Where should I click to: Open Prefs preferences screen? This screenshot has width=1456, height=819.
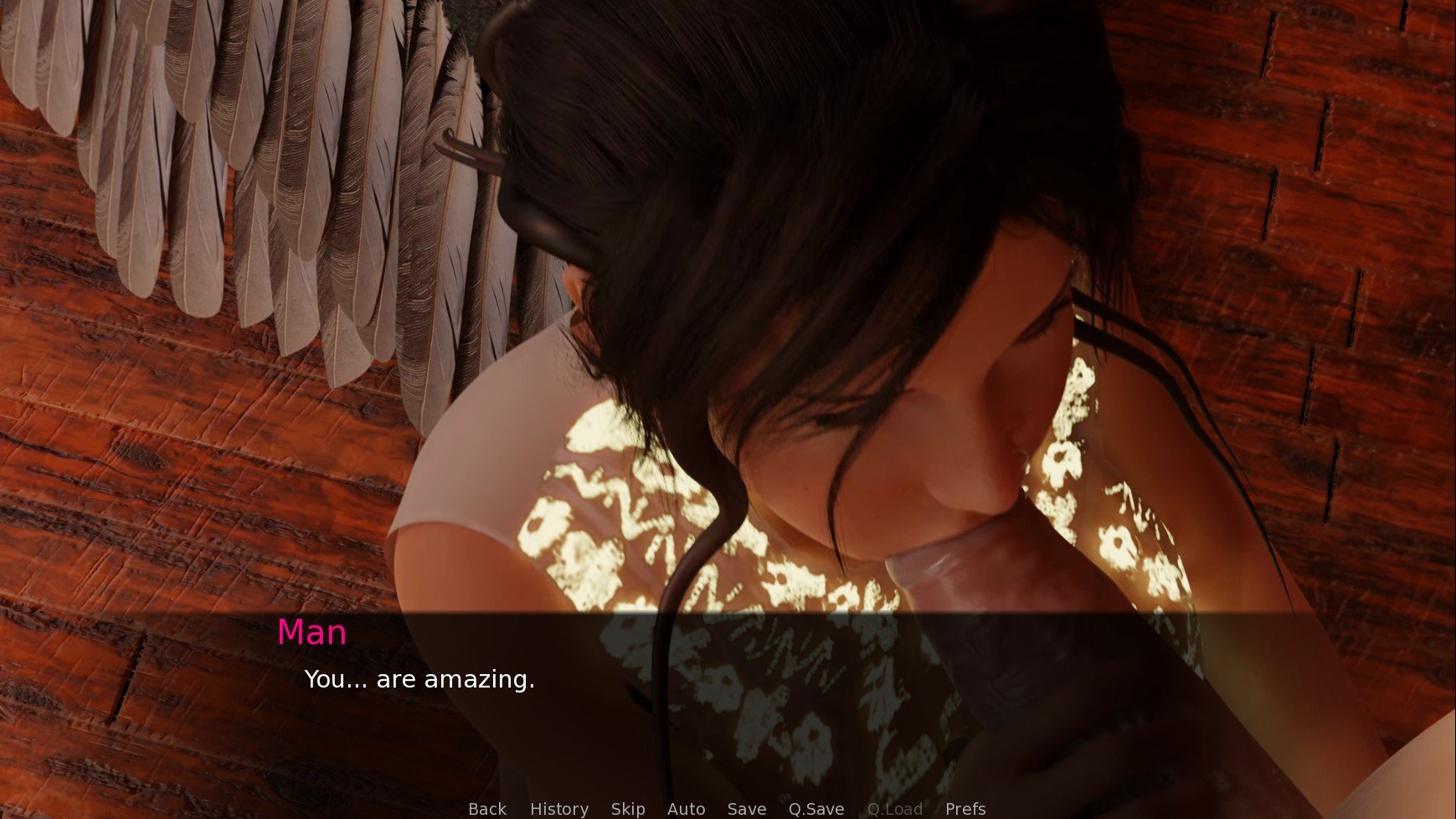click(965, 809)
